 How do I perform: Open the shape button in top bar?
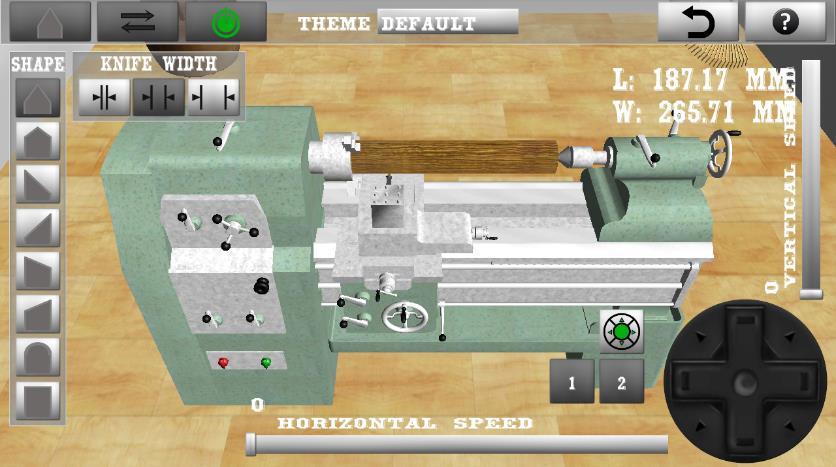(50, 21)
